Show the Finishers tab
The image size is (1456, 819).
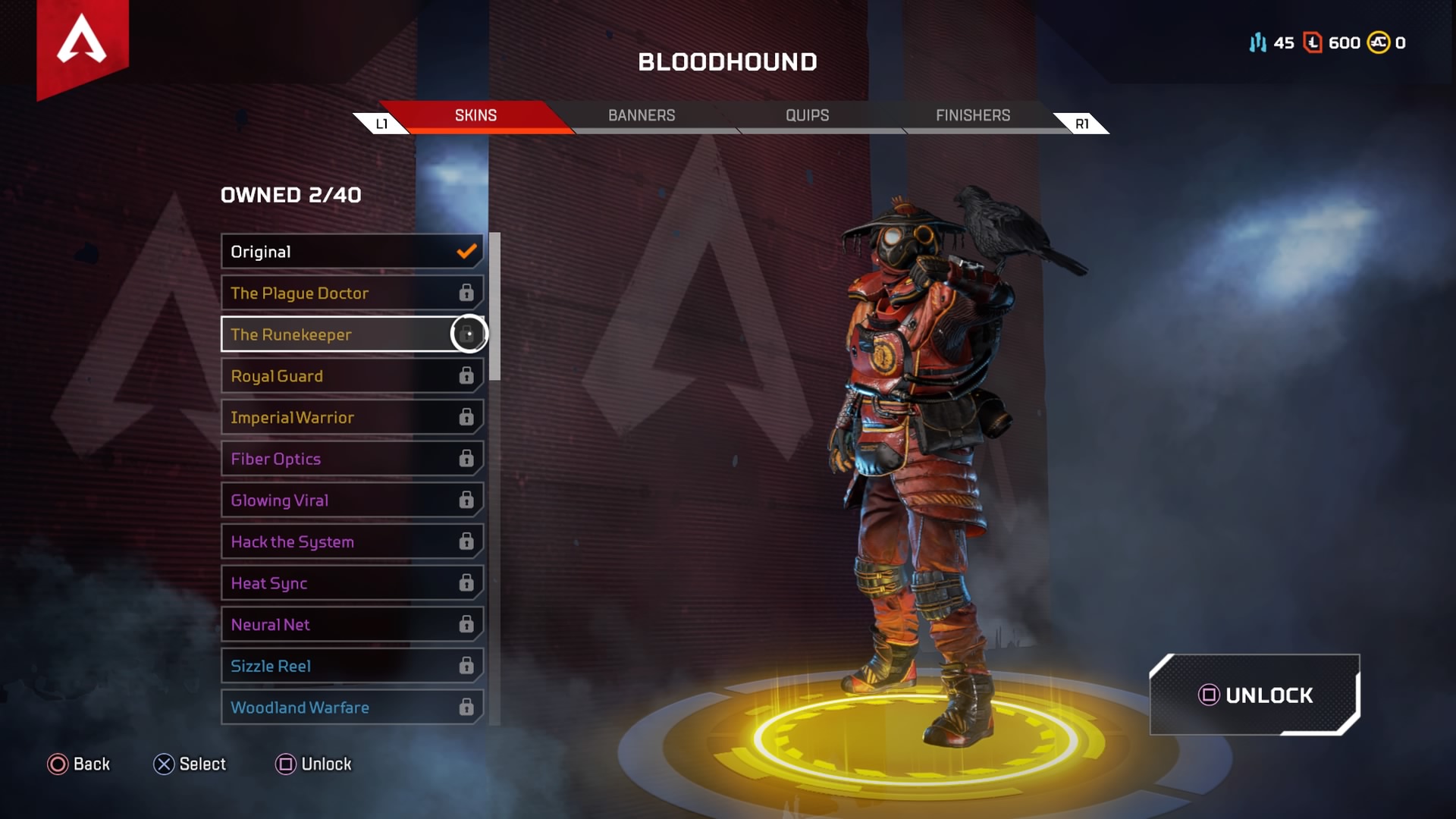972,115
